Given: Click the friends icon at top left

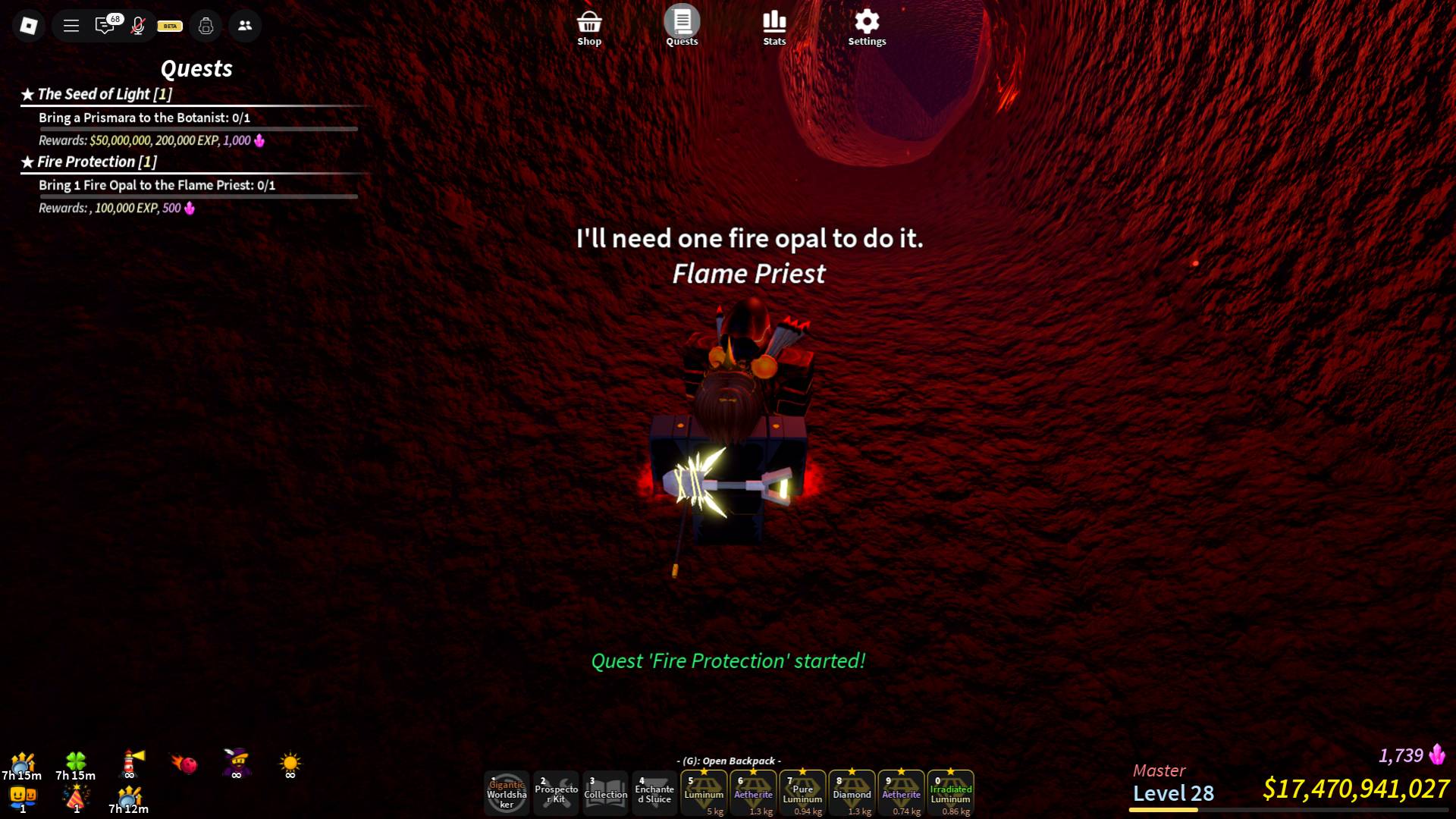Looking at the screenshot, I should 244,25.
